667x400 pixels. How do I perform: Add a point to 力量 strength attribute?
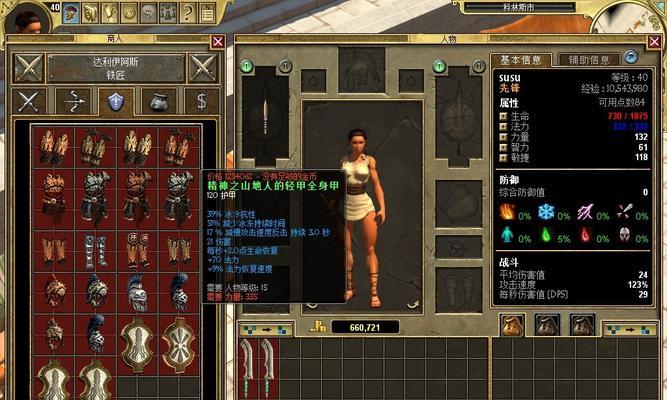504,137
